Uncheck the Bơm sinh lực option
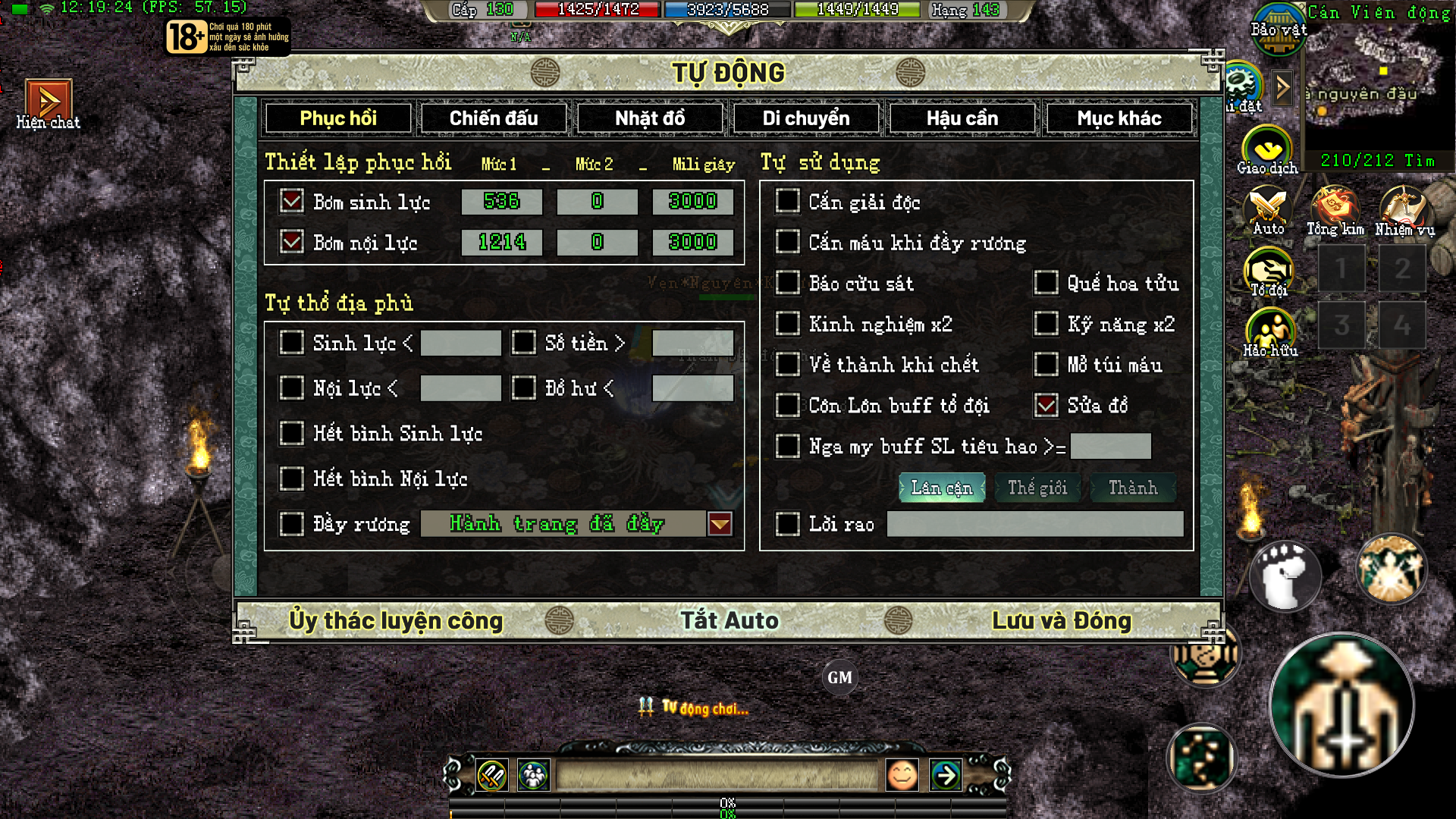The height and width of the screenshot is (819, 1456). [292, 201]
